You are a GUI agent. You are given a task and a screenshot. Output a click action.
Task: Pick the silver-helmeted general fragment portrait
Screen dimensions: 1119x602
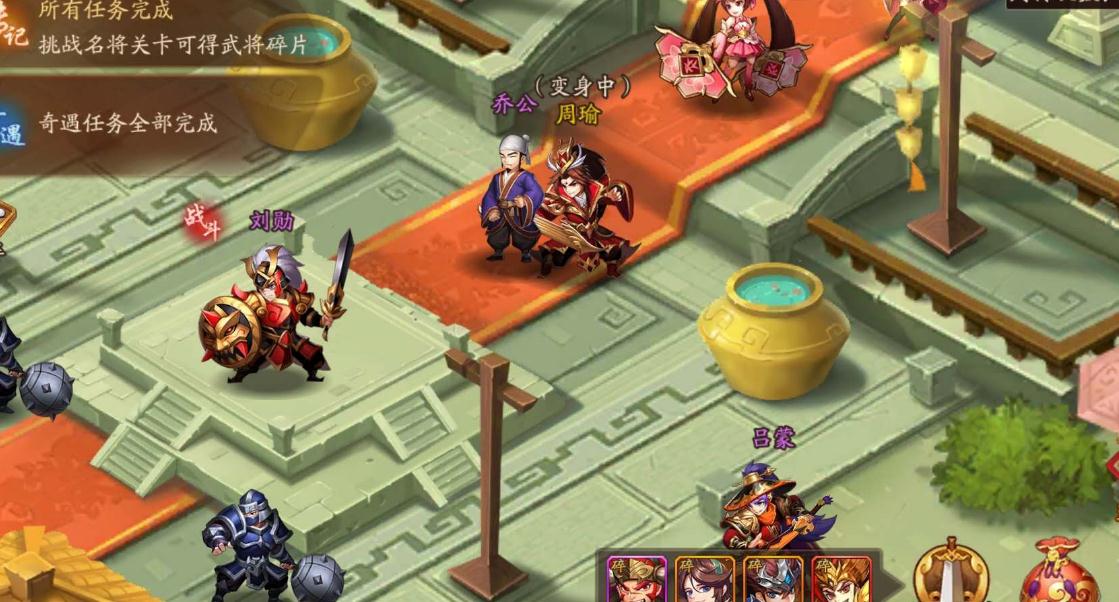(773, 580)
